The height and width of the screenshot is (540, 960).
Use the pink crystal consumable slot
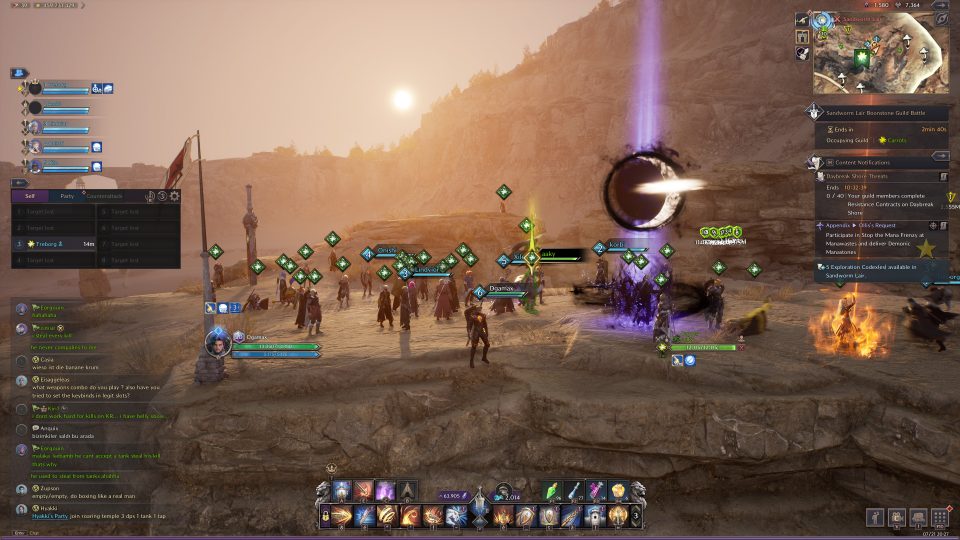click(597, 490)
